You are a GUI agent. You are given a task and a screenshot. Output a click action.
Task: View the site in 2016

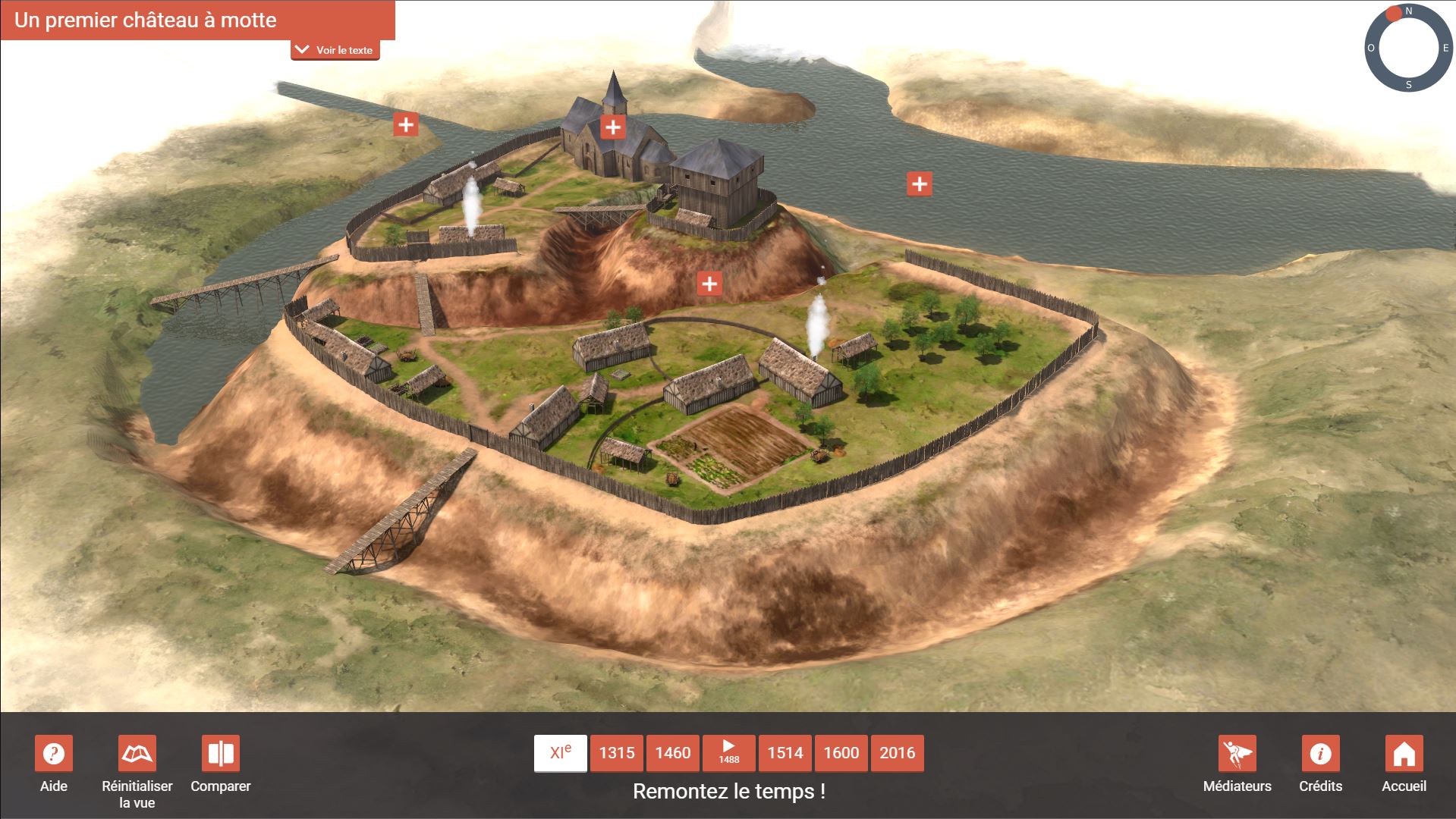click(898, 753)
